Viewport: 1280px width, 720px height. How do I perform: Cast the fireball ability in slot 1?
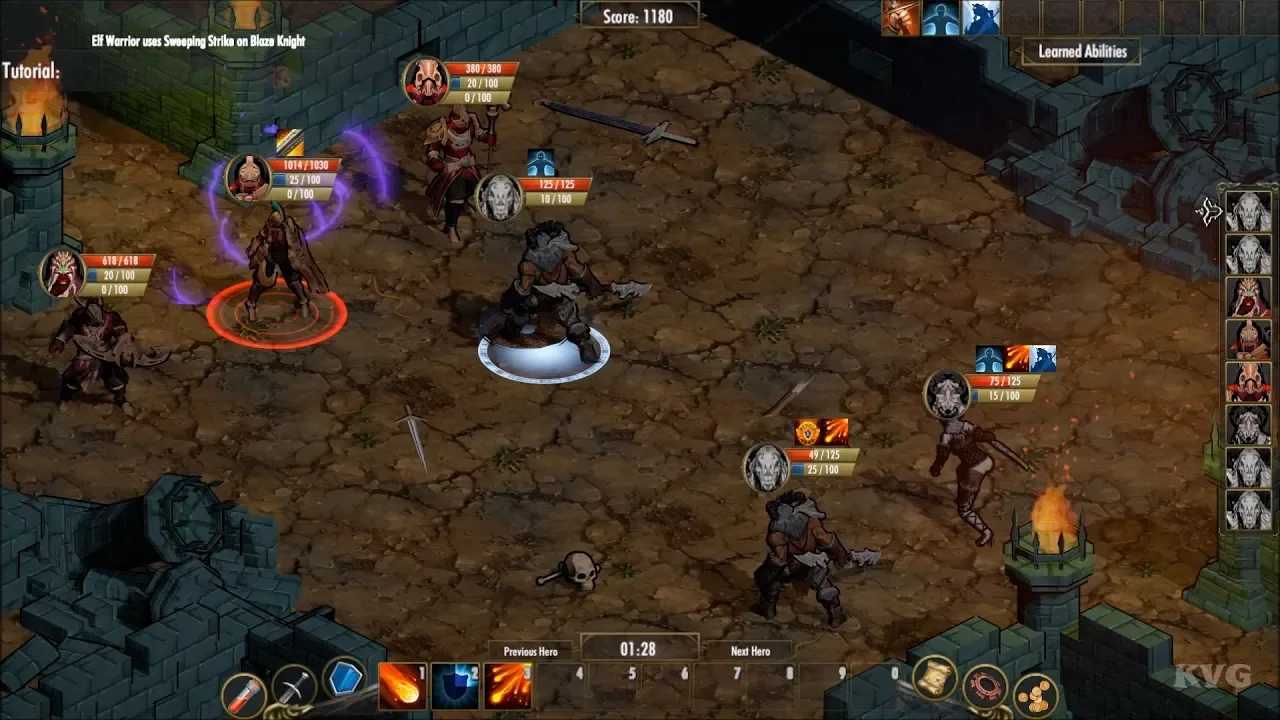pyautogui.click(x=400, y=686)
